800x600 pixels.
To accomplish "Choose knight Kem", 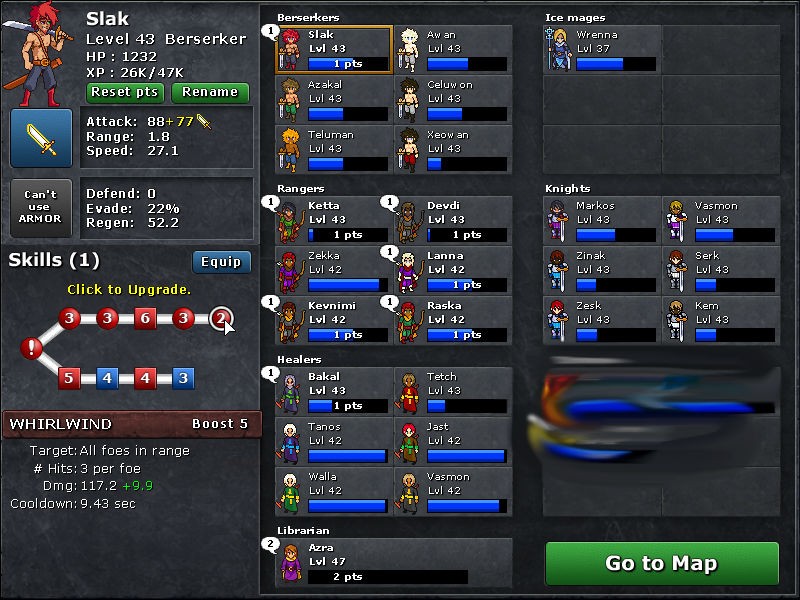I will click(x=721, y=320).
